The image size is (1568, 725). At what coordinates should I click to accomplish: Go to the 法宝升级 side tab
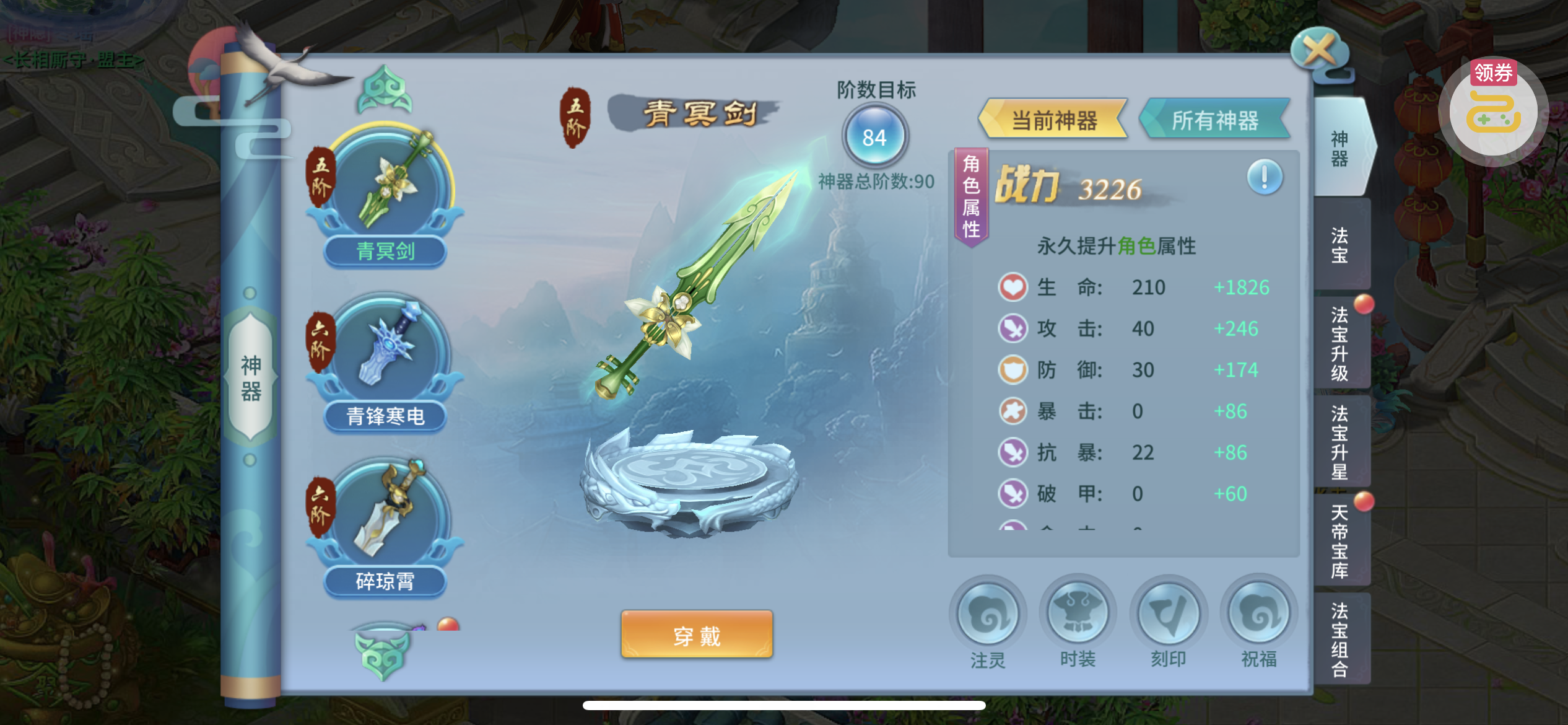[x=1340, y=344]
